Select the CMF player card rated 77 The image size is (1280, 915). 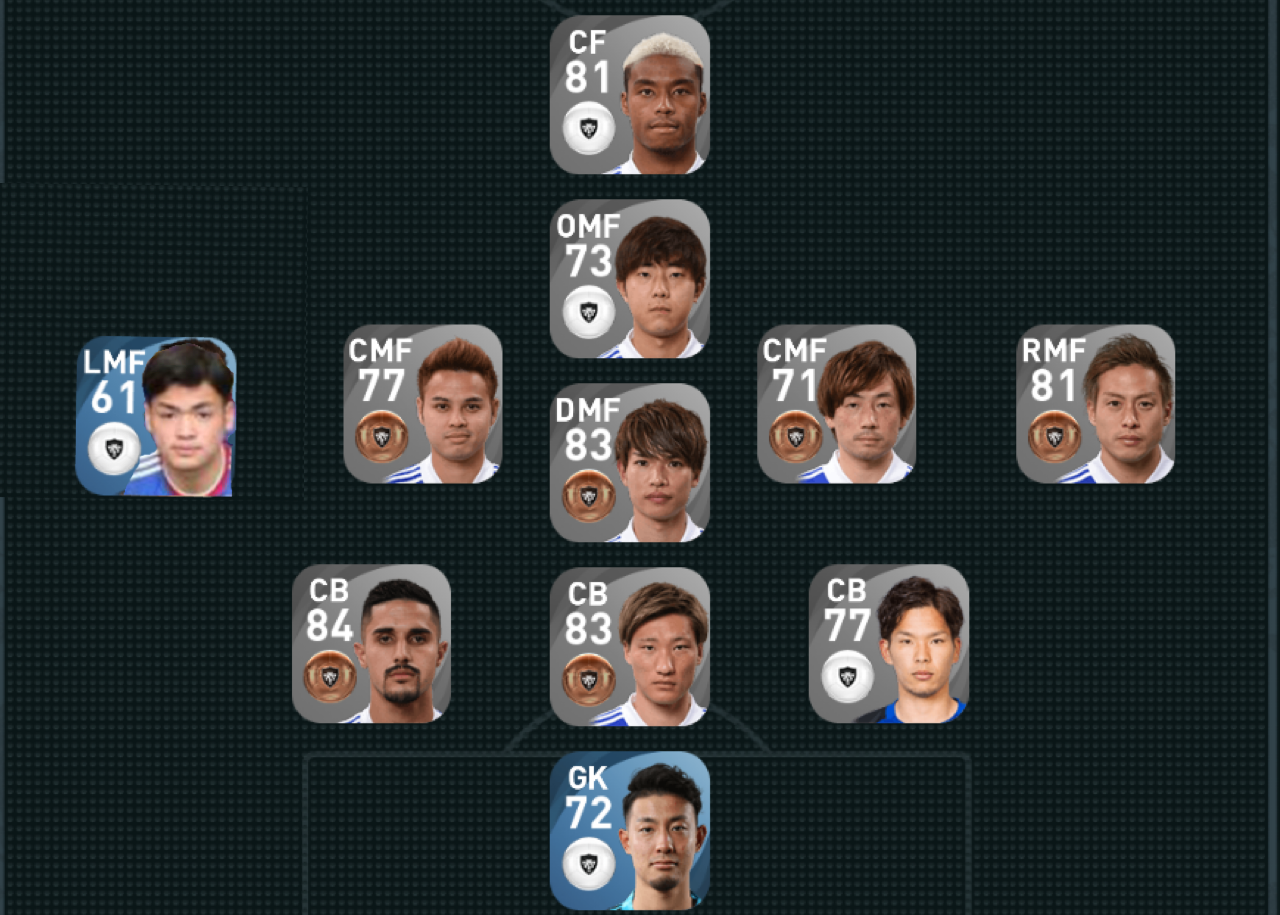pos(423,404)
